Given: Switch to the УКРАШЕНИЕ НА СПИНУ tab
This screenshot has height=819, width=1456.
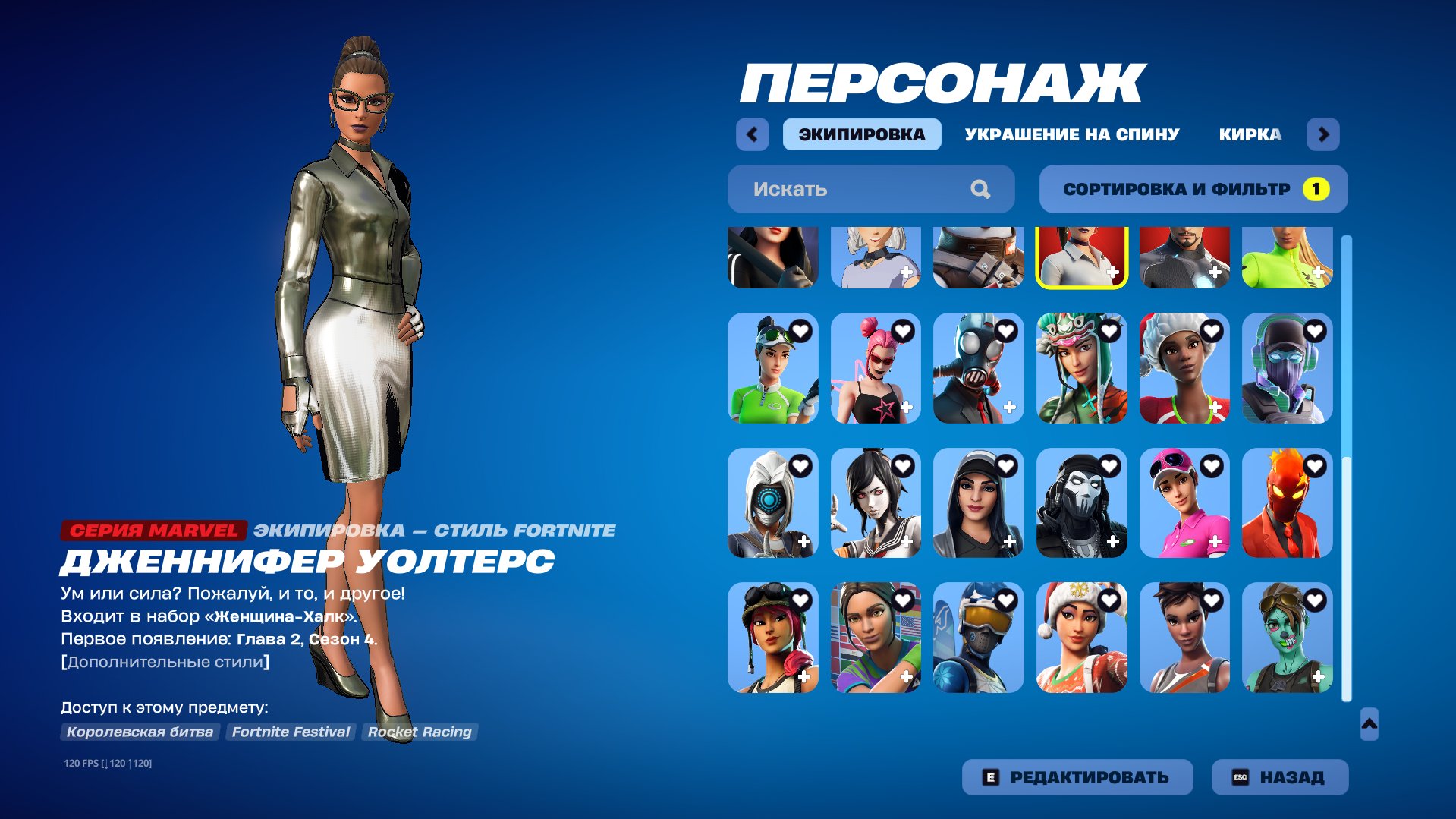Looking at the screenshot, I should [1071, 134].
